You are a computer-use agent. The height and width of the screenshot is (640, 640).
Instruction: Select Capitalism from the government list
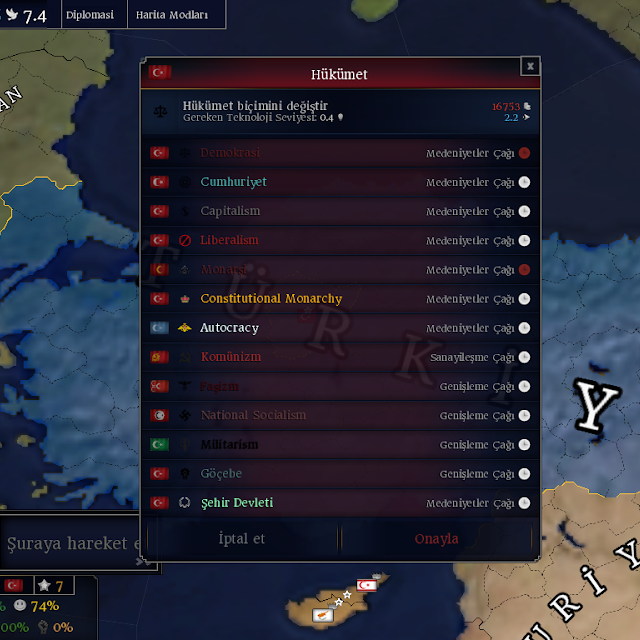click(340, 211)
